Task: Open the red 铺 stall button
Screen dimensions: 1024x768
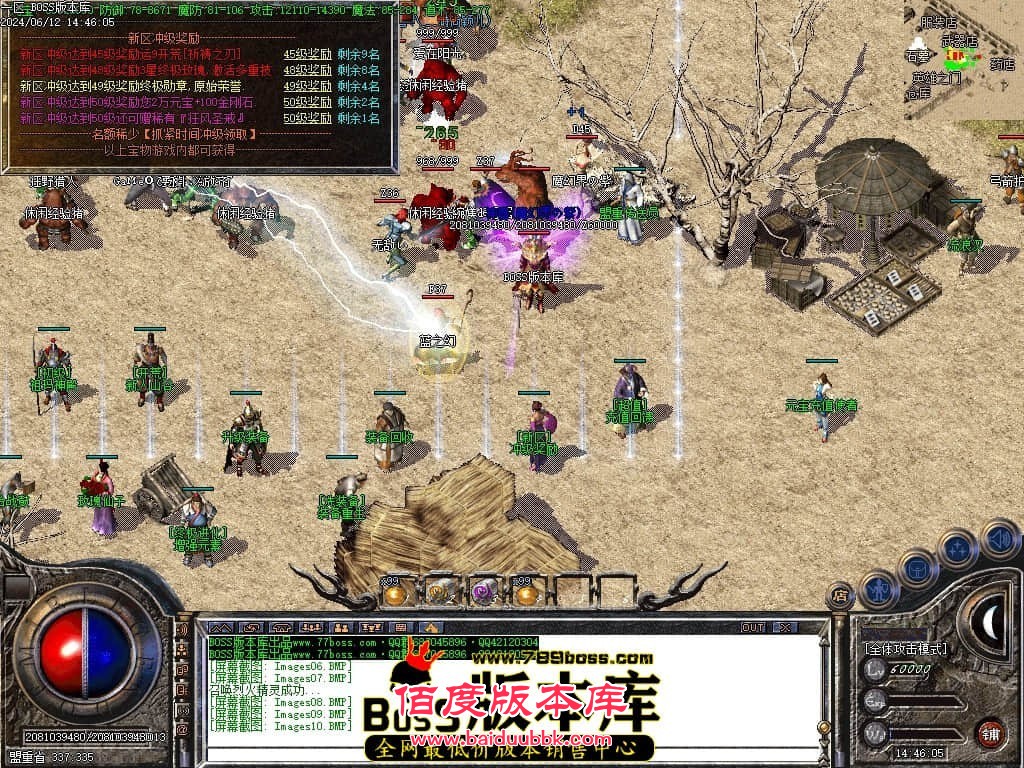Action: (990, 733)
